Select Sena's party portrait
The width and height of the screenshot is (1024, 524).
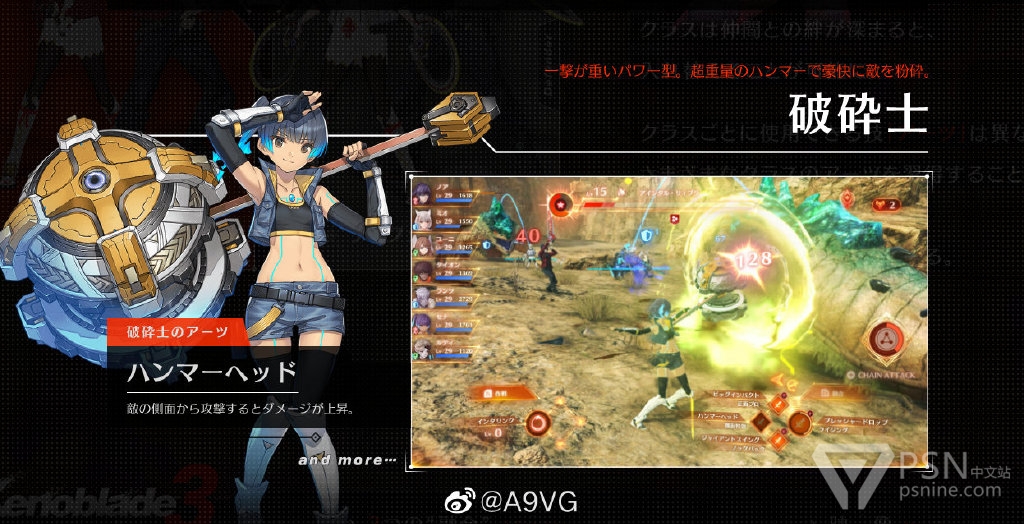pos(423,322)
